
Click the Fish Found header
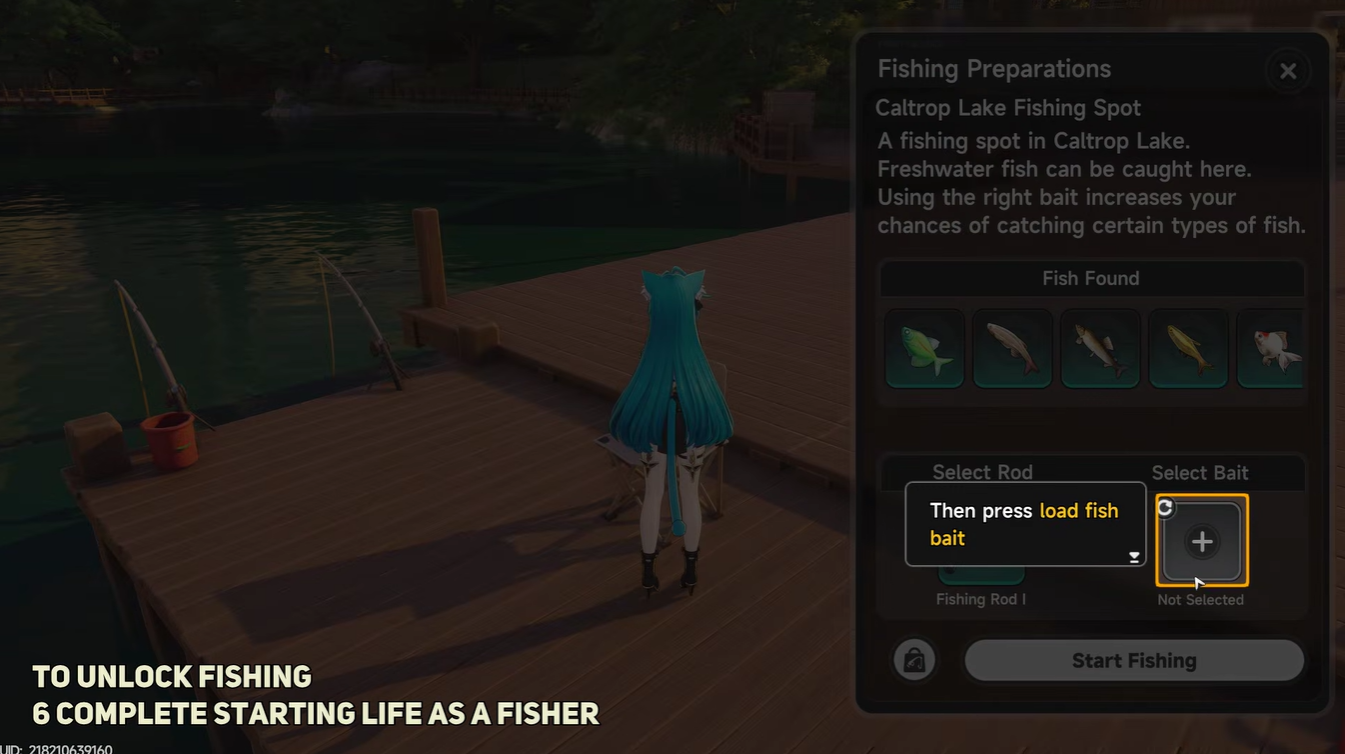tap(1090, 278)
